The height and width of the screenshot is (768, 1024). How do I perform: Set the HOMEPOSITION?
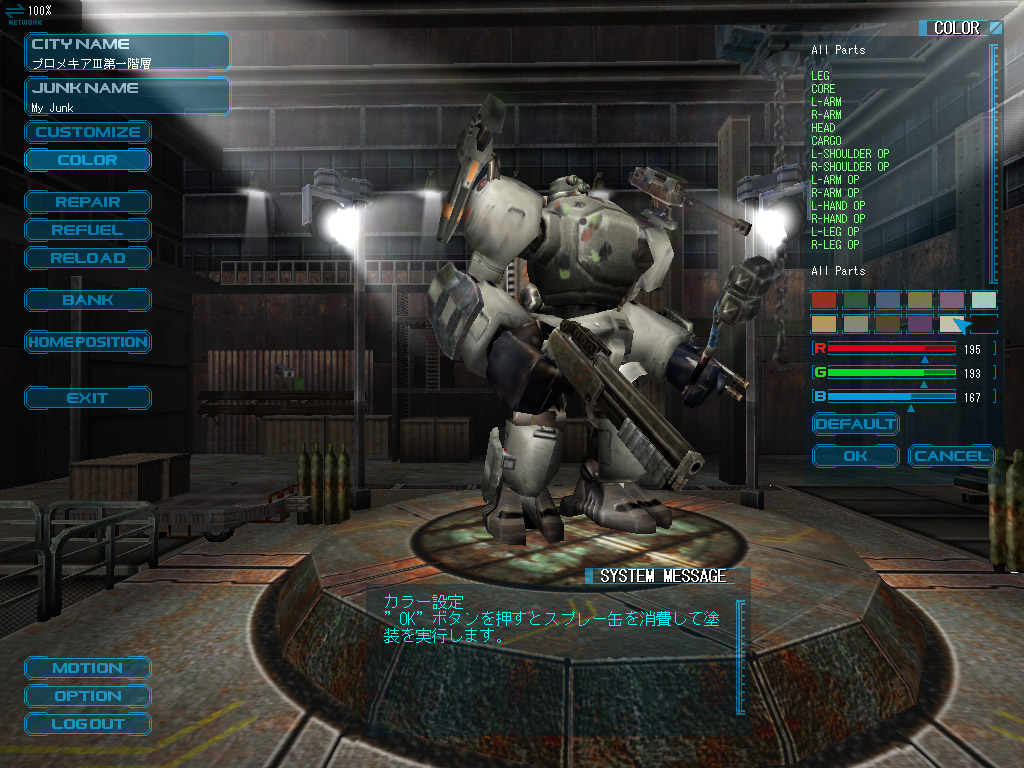(x=88, y=342)
